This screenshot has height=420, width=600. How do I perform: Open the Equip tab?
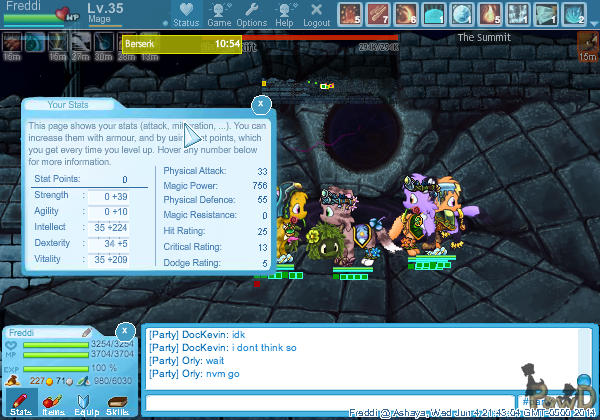[x=84, y=402]
